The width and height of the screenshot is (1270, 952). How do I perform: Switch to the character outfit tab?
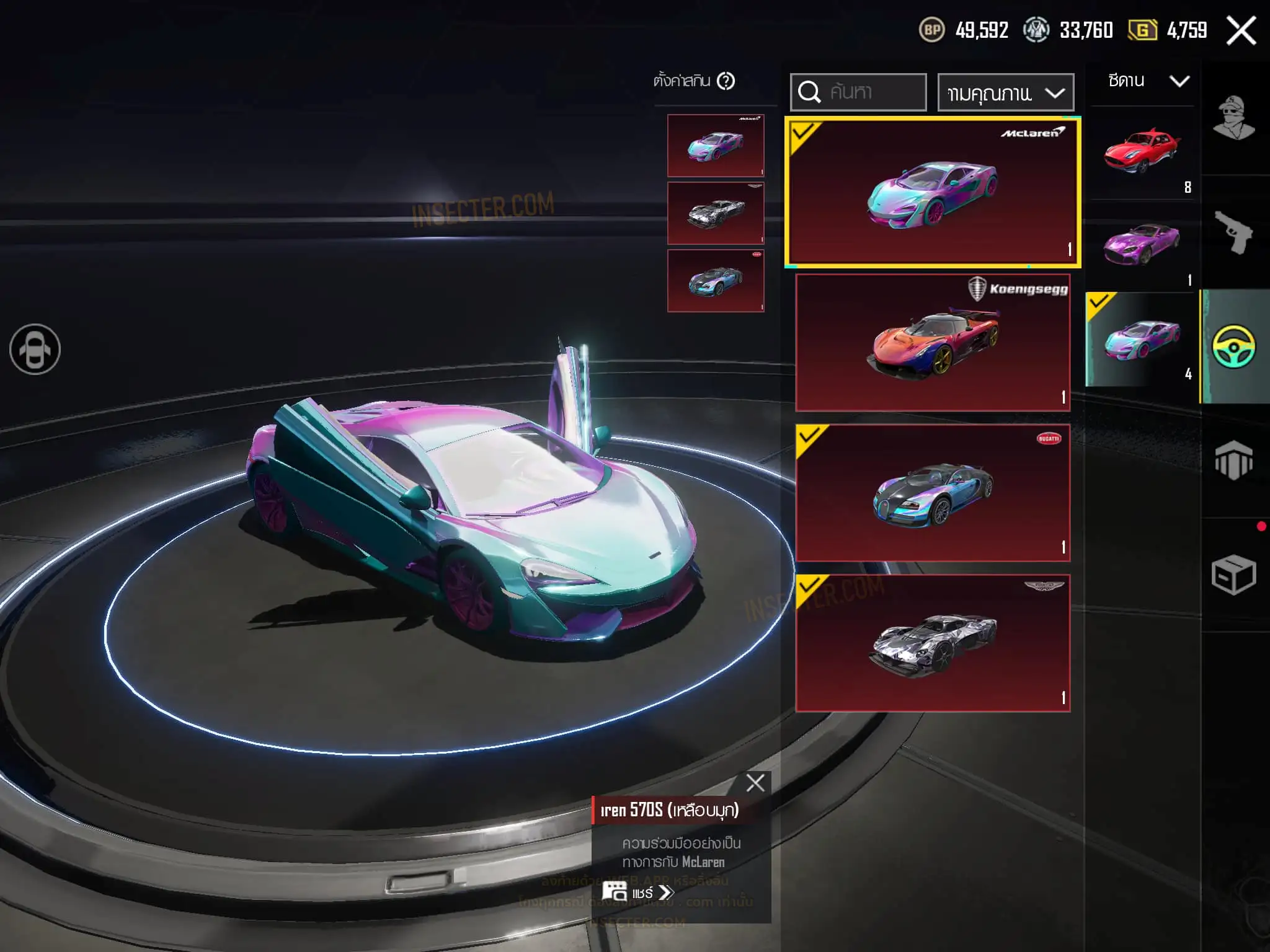click(x=1234, y=118)
